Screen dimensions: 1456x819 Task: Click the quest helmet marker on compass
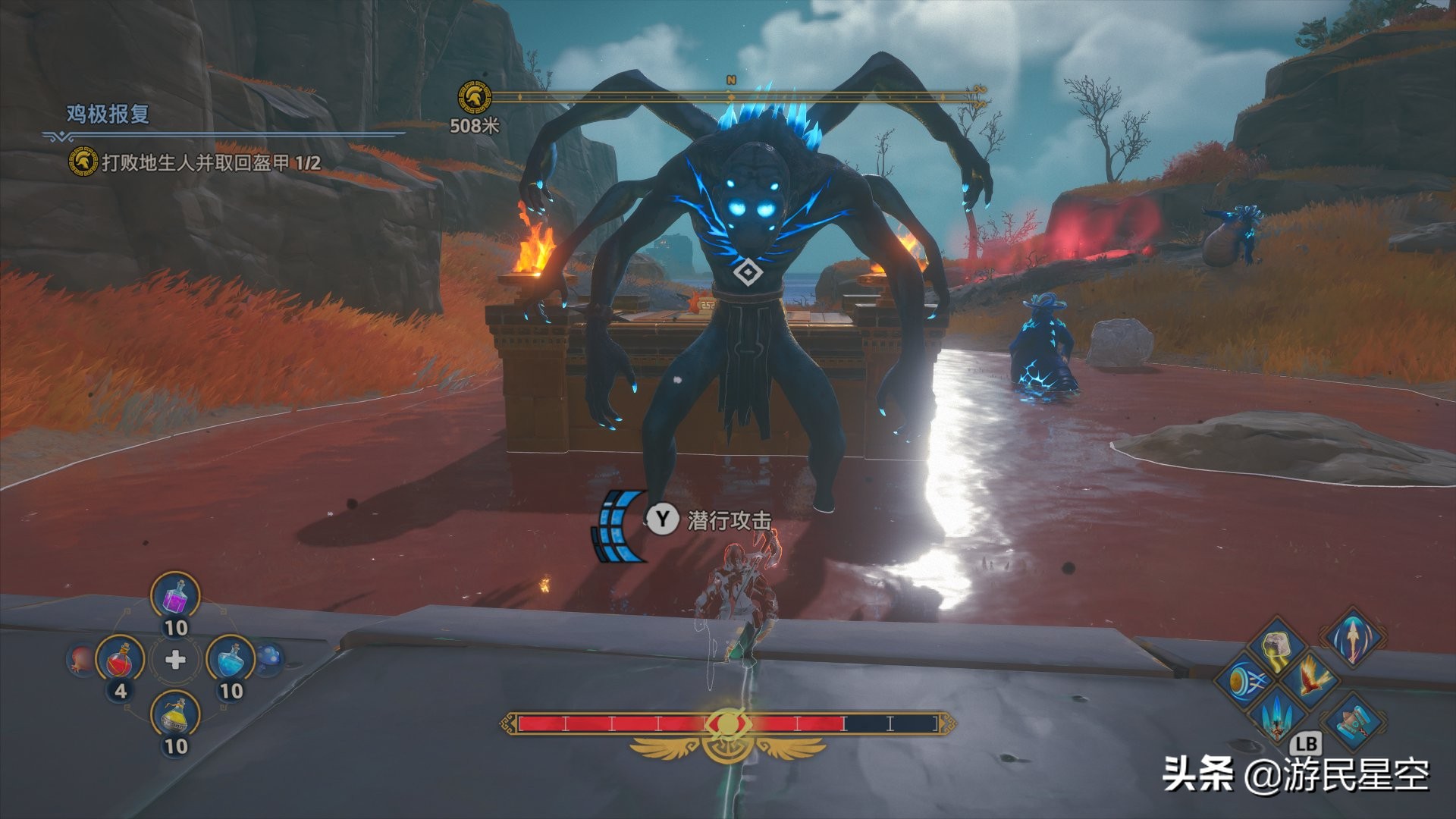tap(474, 98)
